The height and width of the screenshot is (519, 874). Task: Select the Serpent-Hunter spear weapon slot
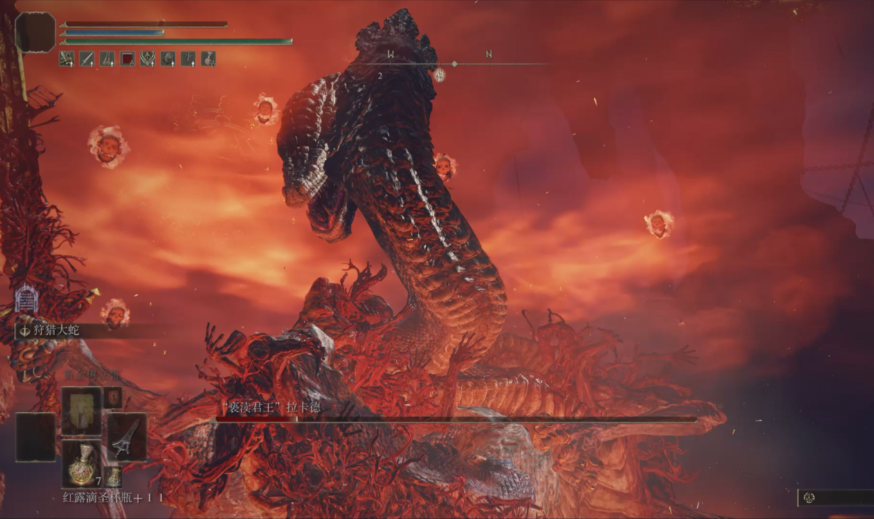(127, 436)
